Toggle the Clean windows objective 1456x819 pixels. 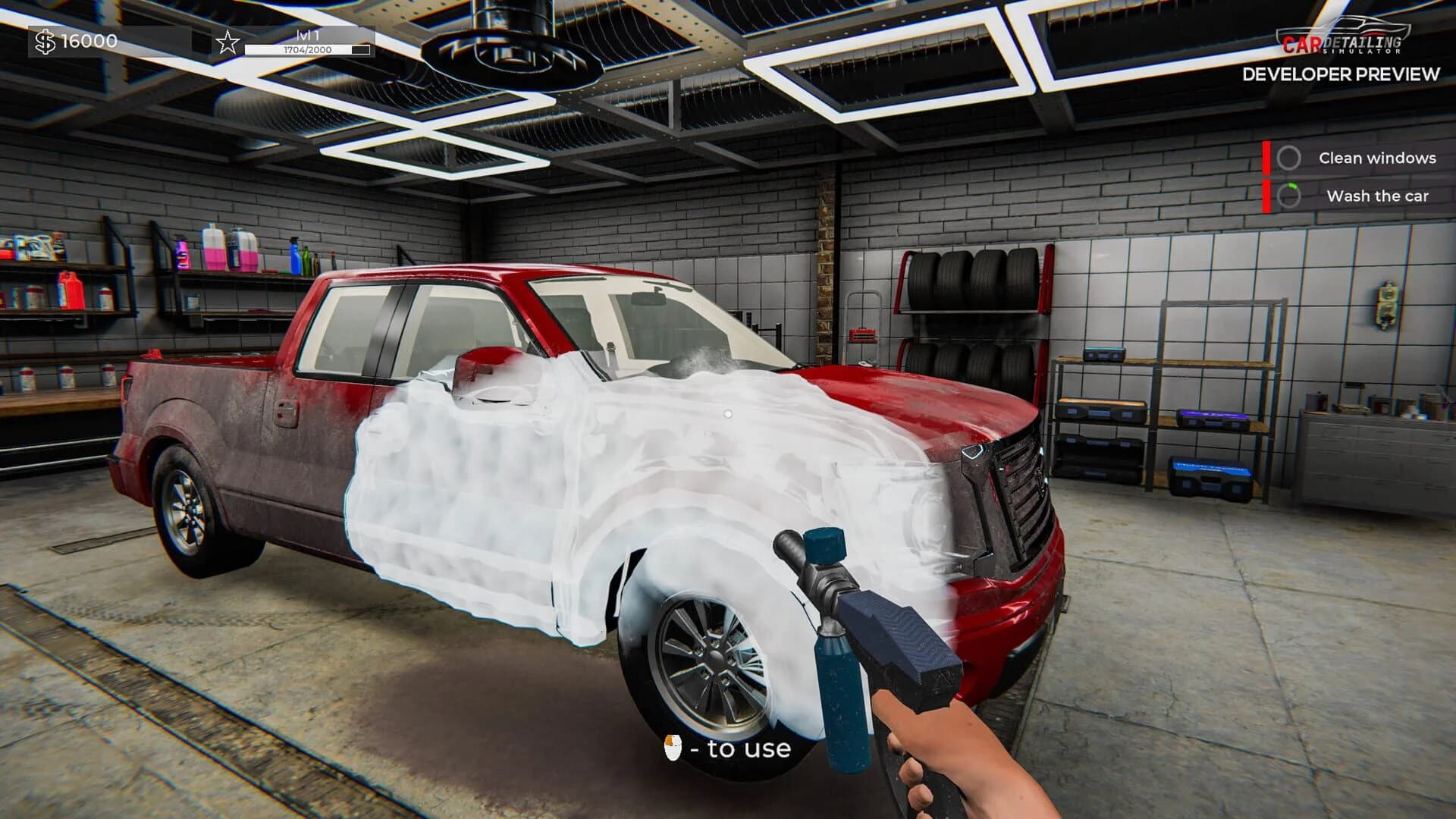pyautogui.click(x=1357, y=158)
